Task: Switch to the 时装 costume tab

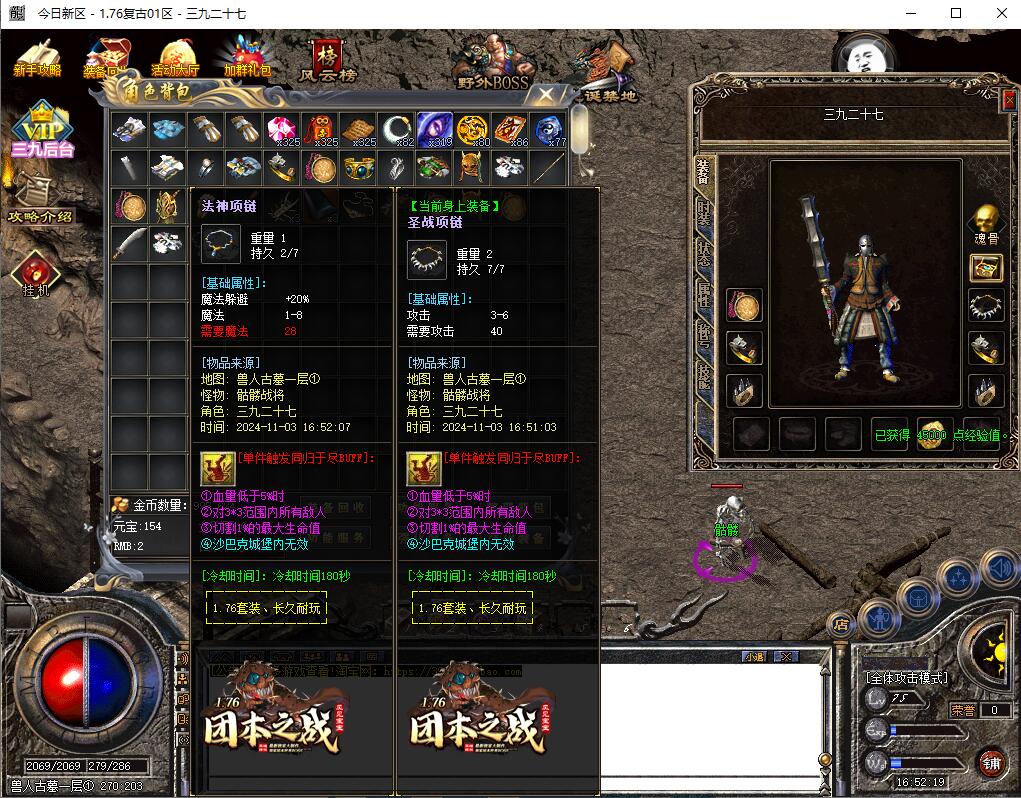Action: pos(705,214)
